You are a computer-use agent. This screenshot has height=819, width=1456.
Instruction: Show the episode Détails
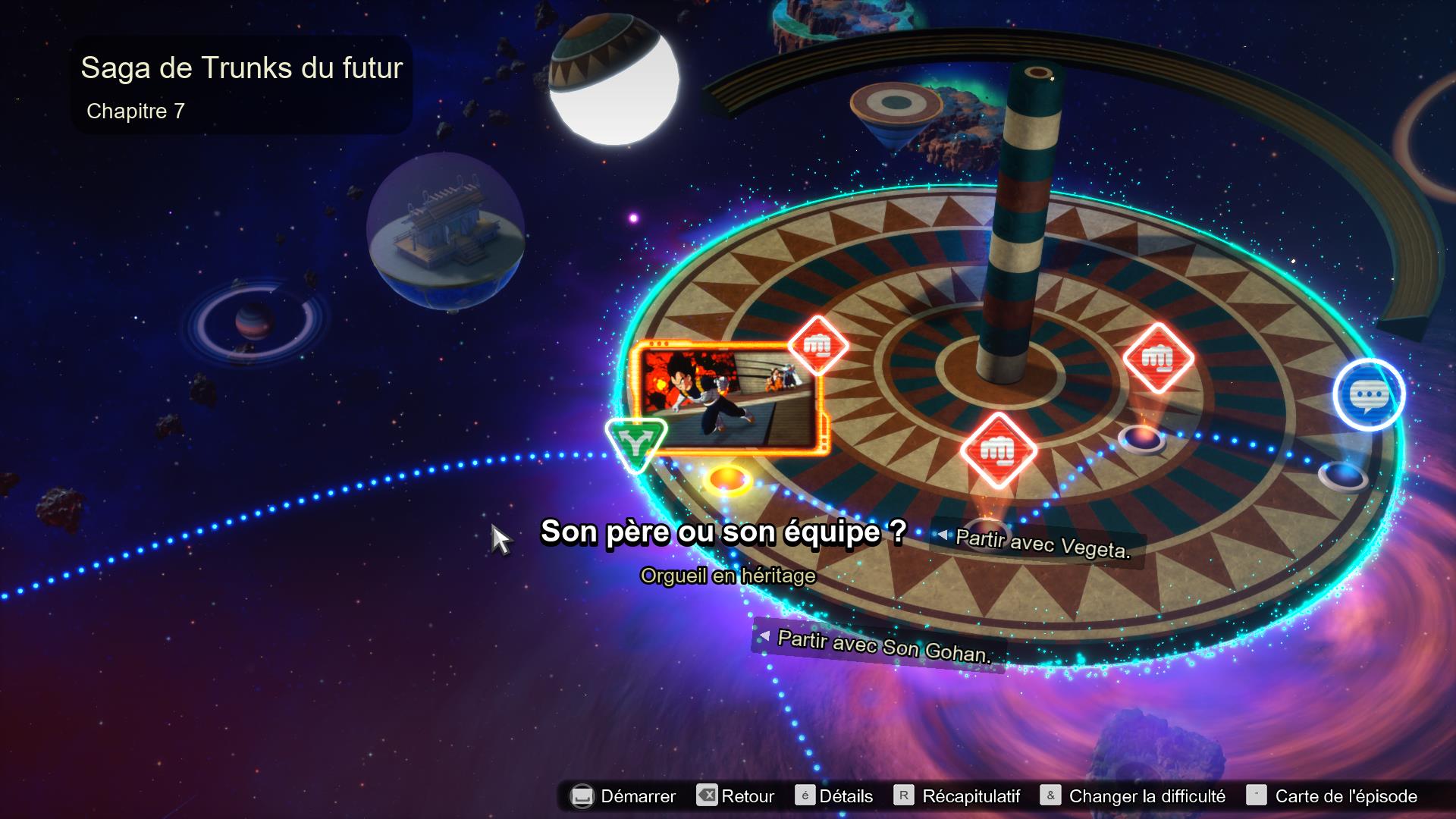834,796
